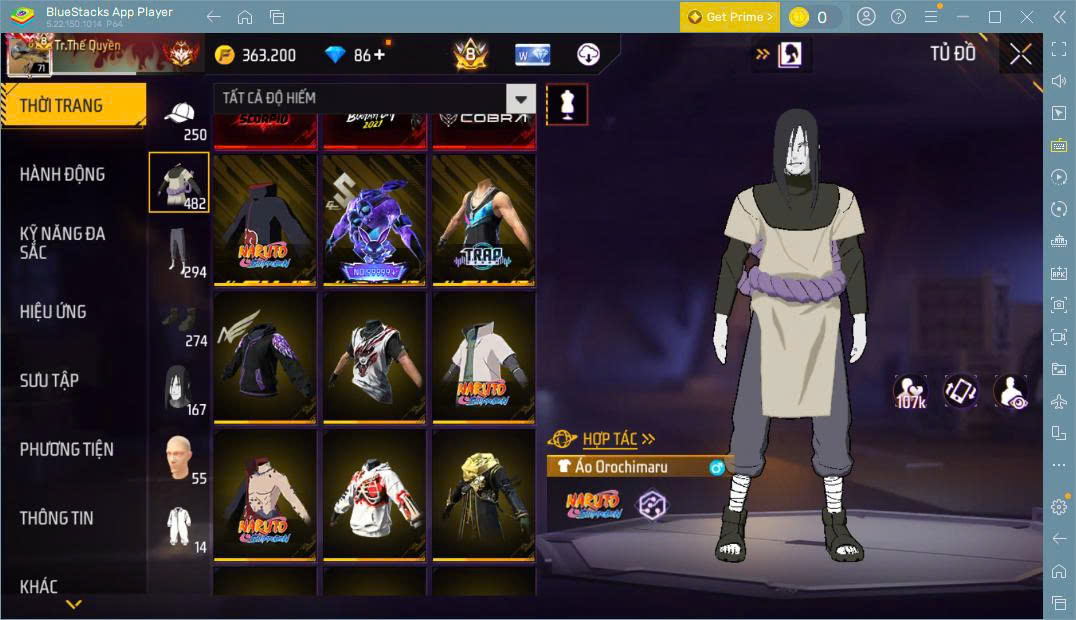Screen dimensions: 1076x620
Task: Click the mannequin preview toggle button
Action: [x=567, y=104]
